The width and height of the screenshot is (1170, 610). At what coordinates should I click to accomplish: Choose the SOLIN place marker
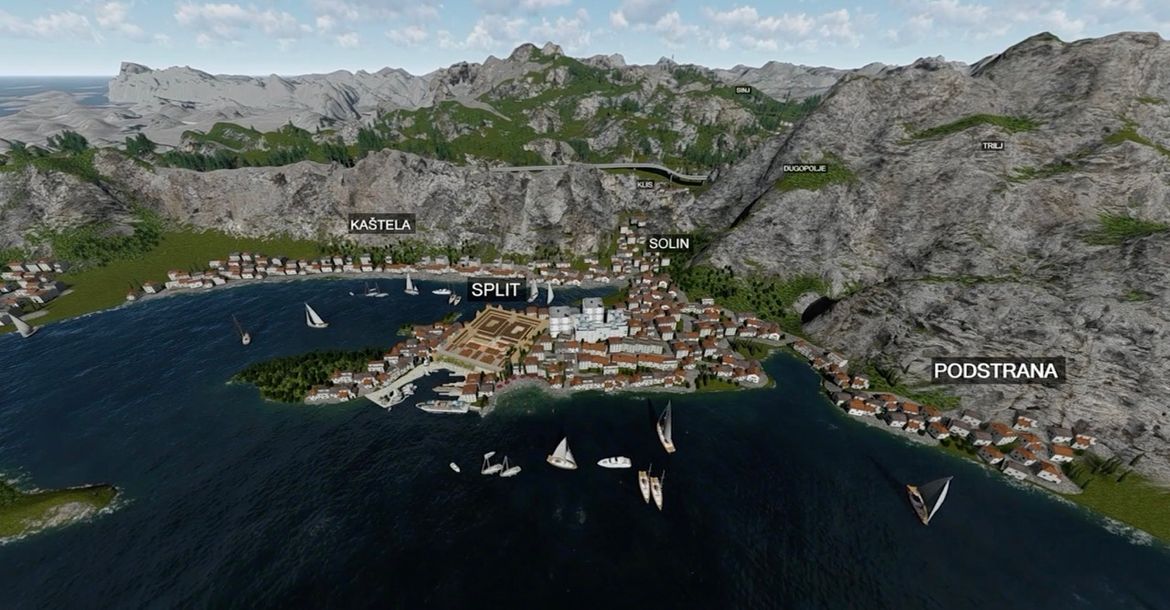669,243
